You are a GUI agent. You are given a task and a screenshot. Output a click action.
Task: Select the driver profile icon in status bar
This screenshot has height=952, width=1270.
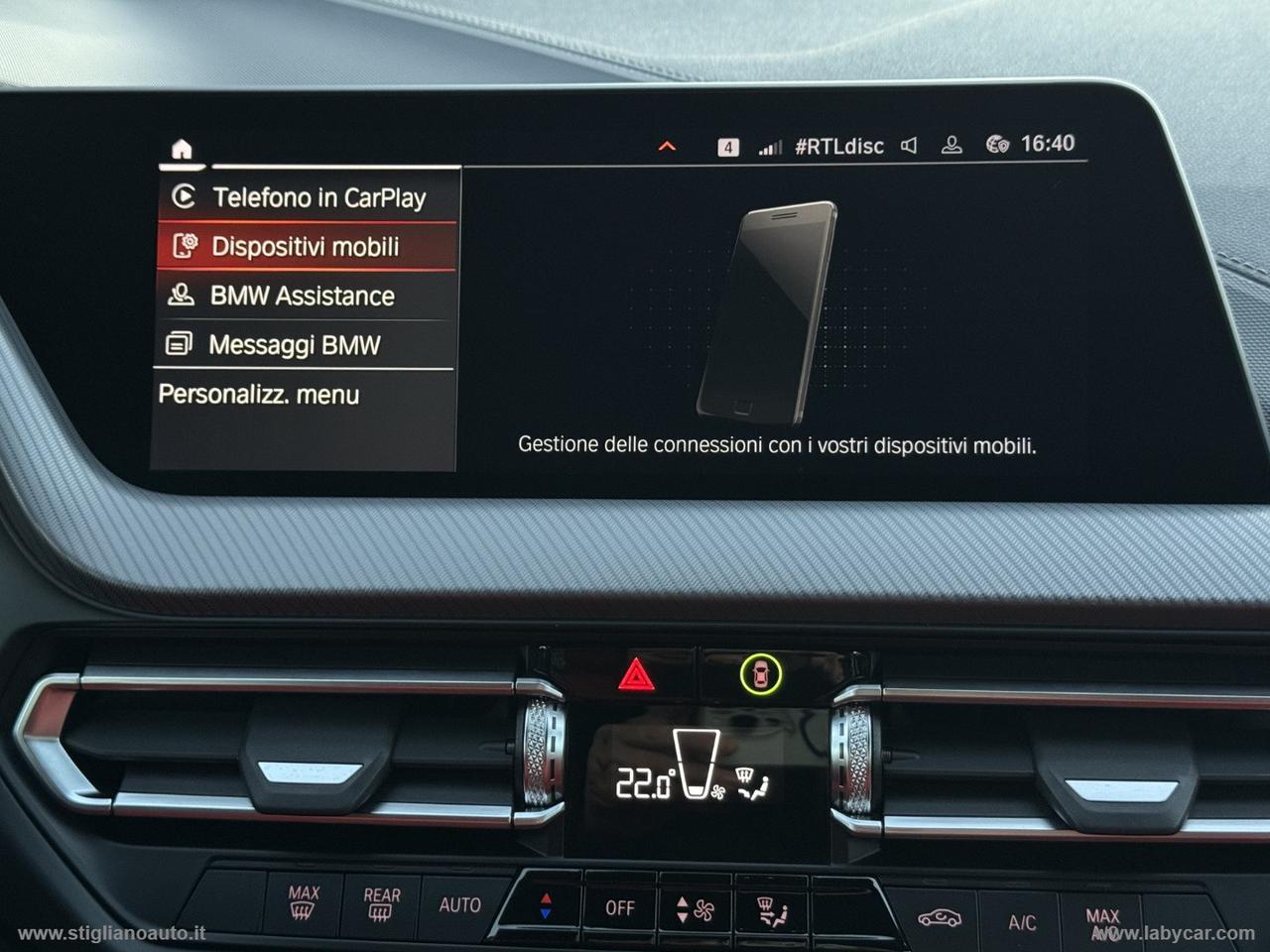point(951,146)
